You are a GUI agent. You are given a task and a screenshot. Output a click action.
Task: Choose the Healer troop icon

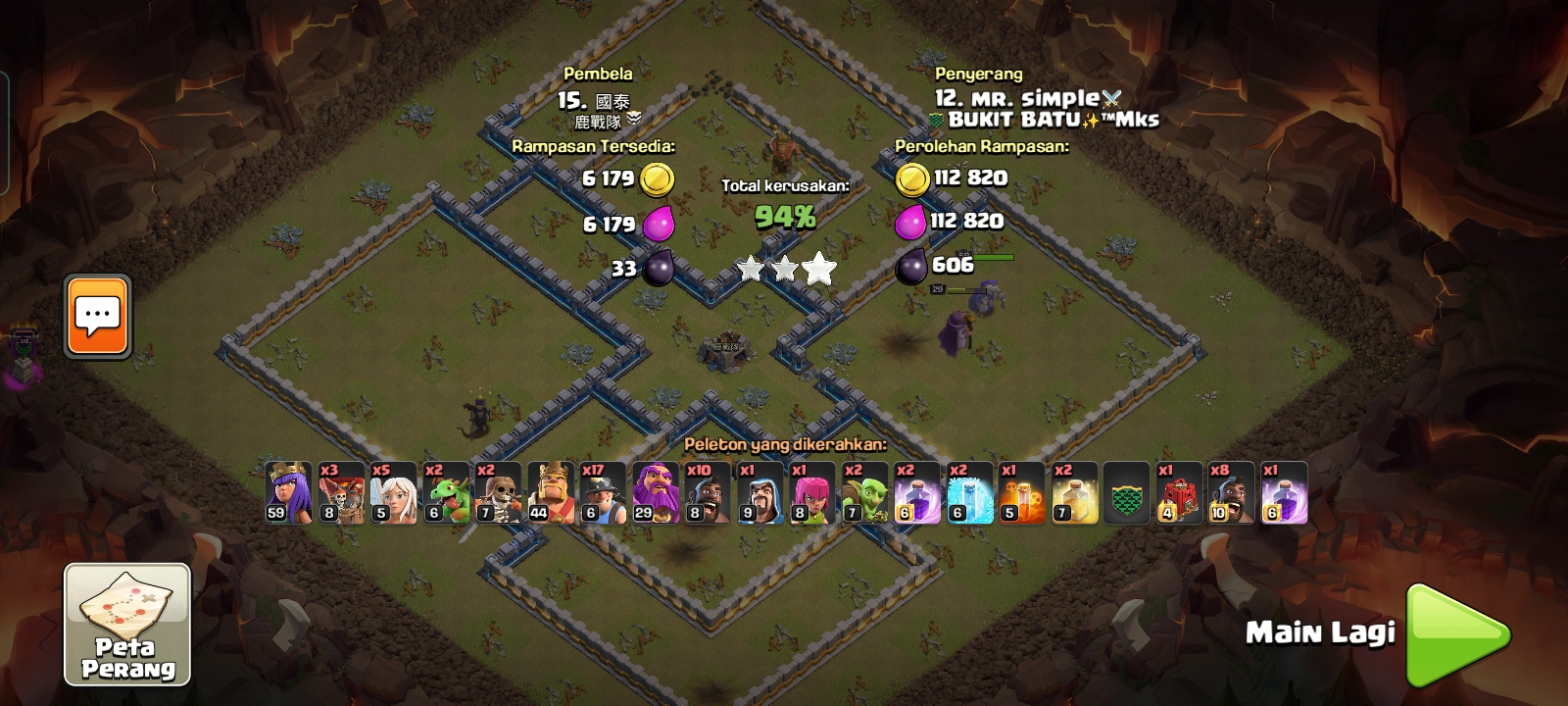394,492
